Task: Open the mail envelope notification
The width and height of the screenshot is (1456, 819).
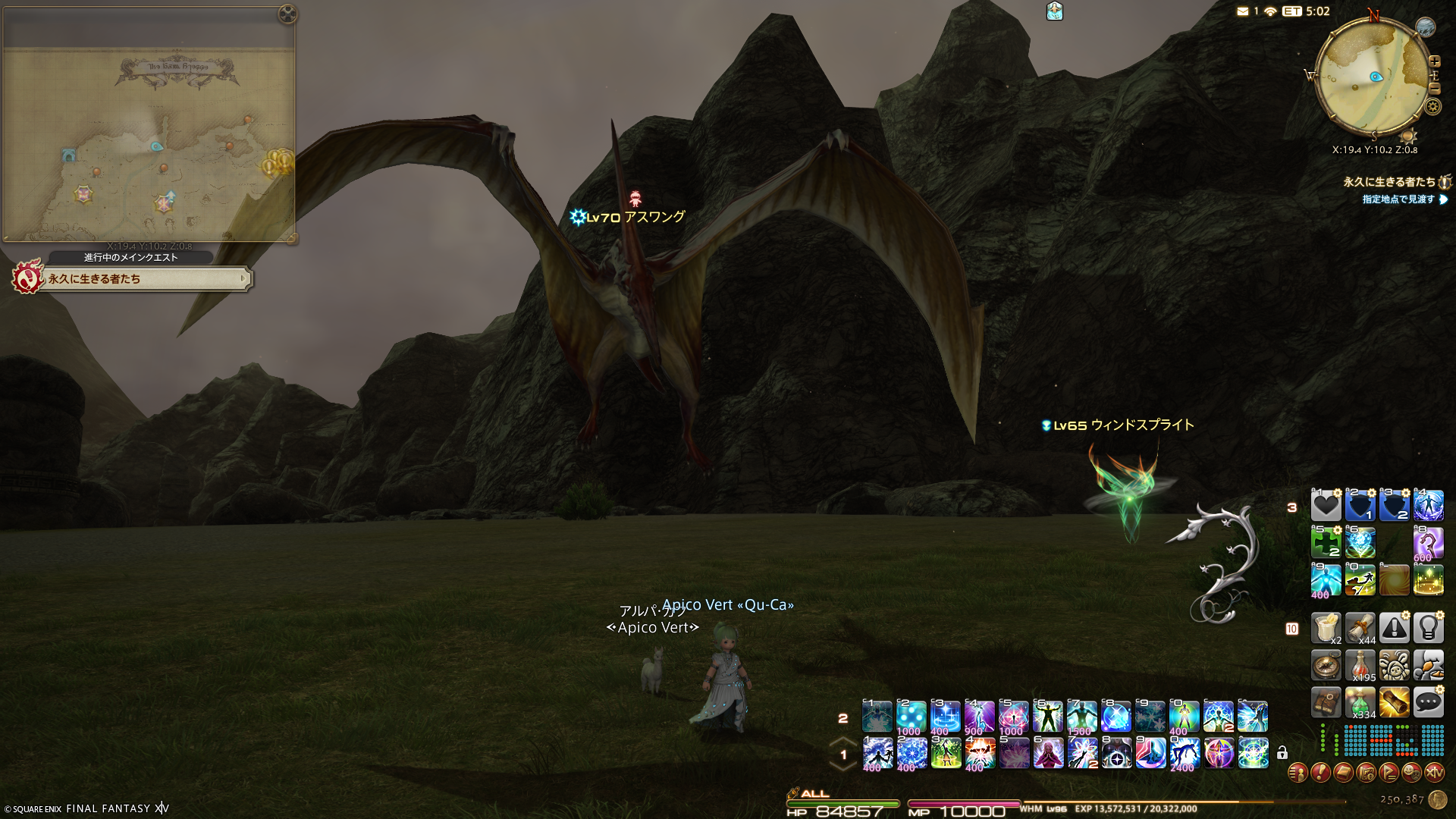Action: tap(1242, 11)
